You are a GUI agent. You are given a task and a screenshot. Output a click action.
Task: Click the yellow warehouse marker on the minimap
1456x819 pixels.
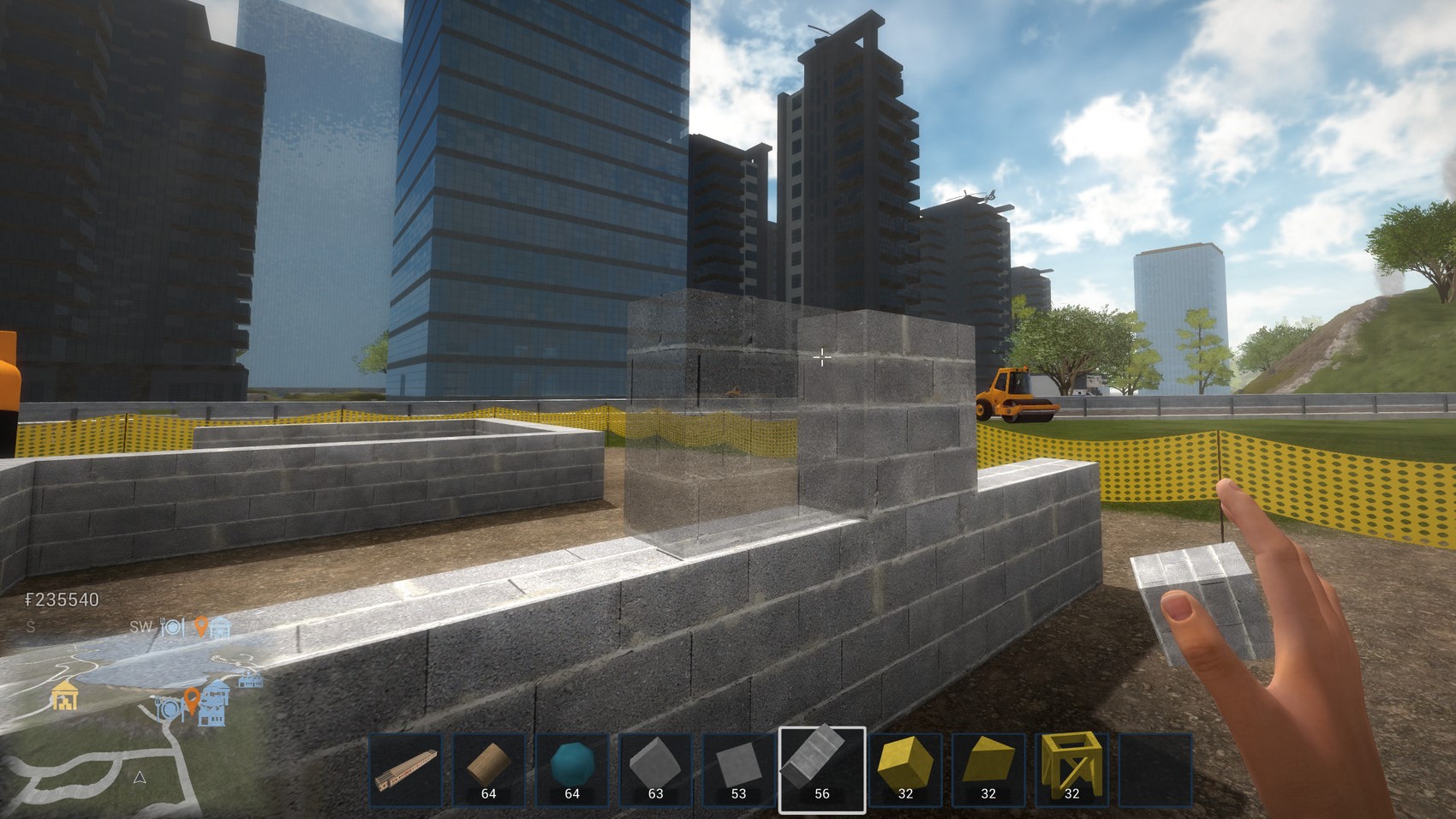[64, 696]
